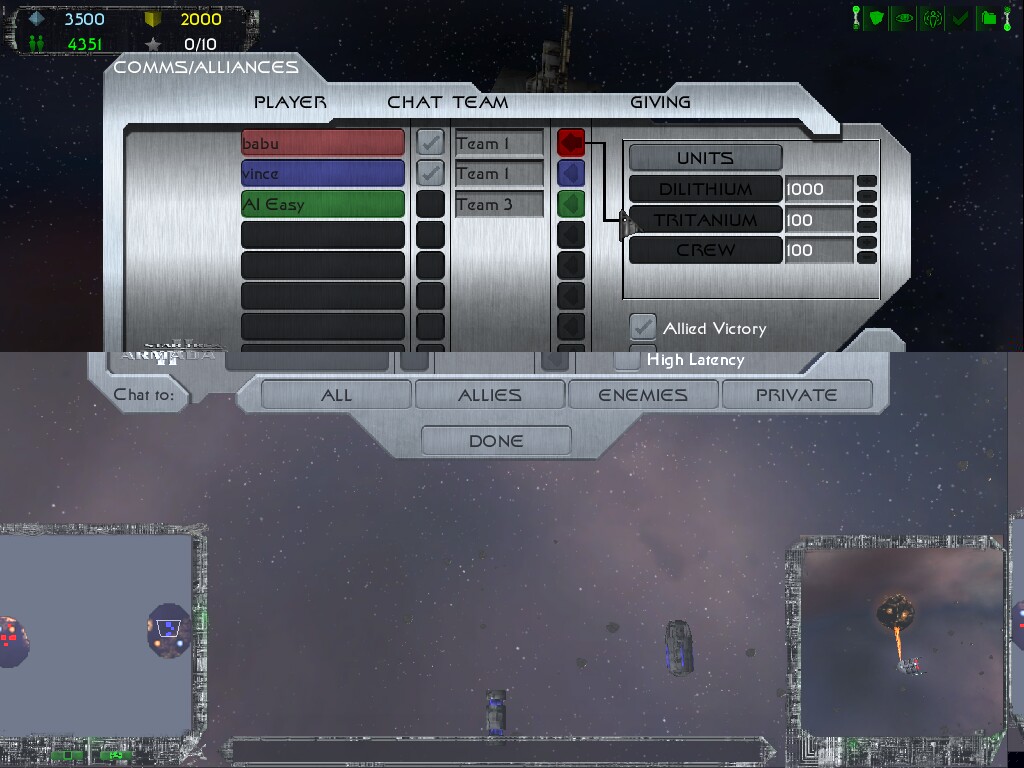Toggle the High Latency checkbox
1024x768 pixels.
pos(628,358)
